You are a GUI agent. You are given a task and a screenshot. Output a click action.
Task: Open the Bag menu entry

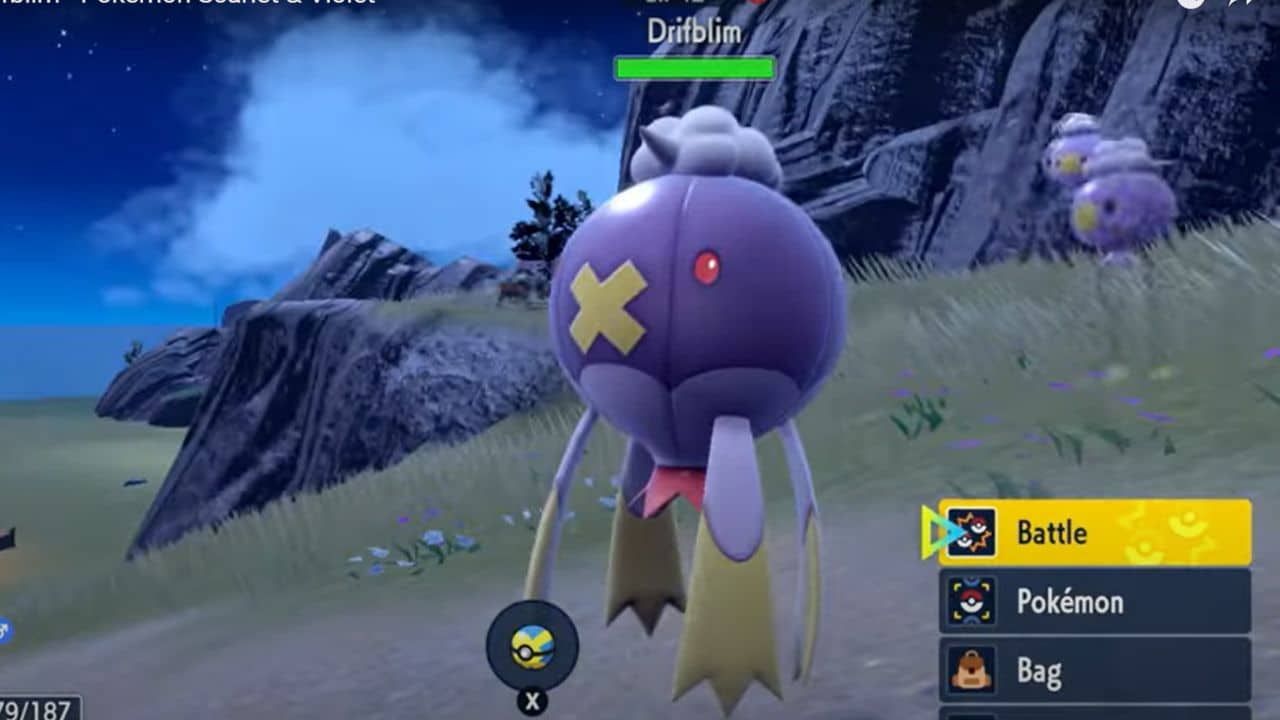1045,670
